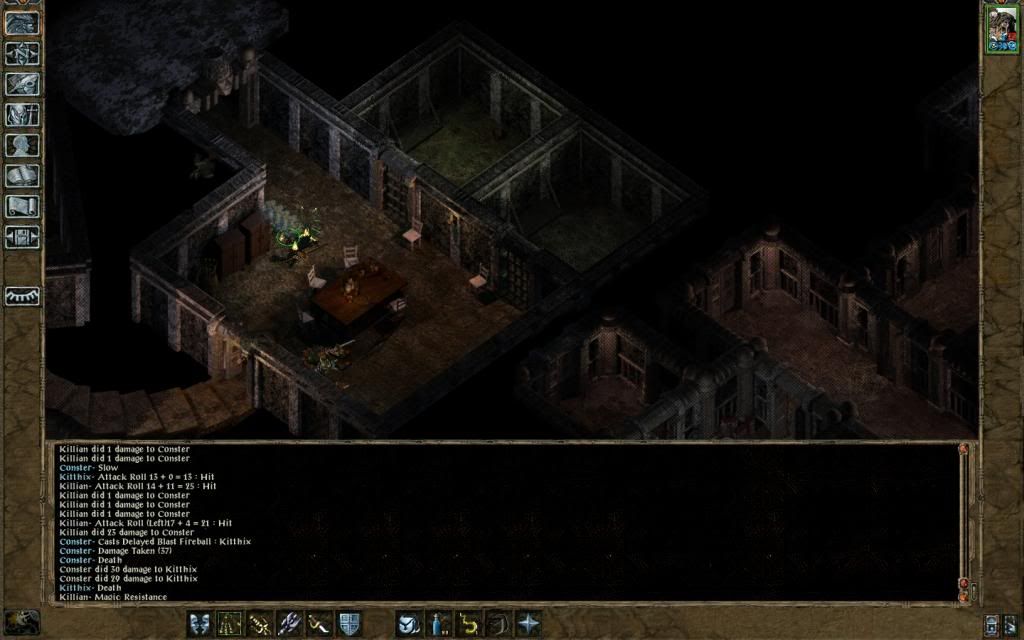Open the priest scroll

click(22, 207)
